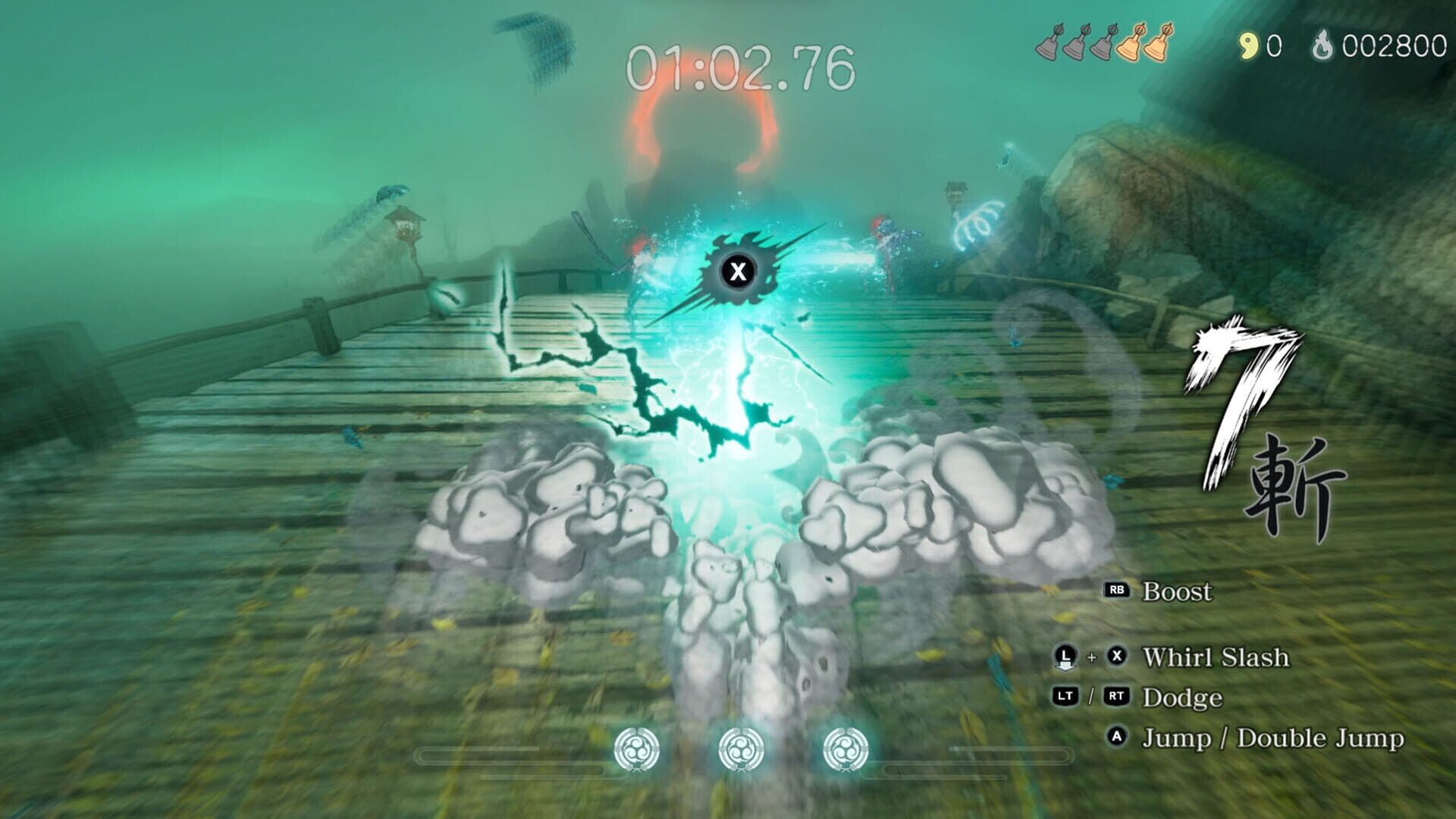1456x819 pixels.
Task: Click the A button icon for Jump
Action: (x=1116, y=736)
